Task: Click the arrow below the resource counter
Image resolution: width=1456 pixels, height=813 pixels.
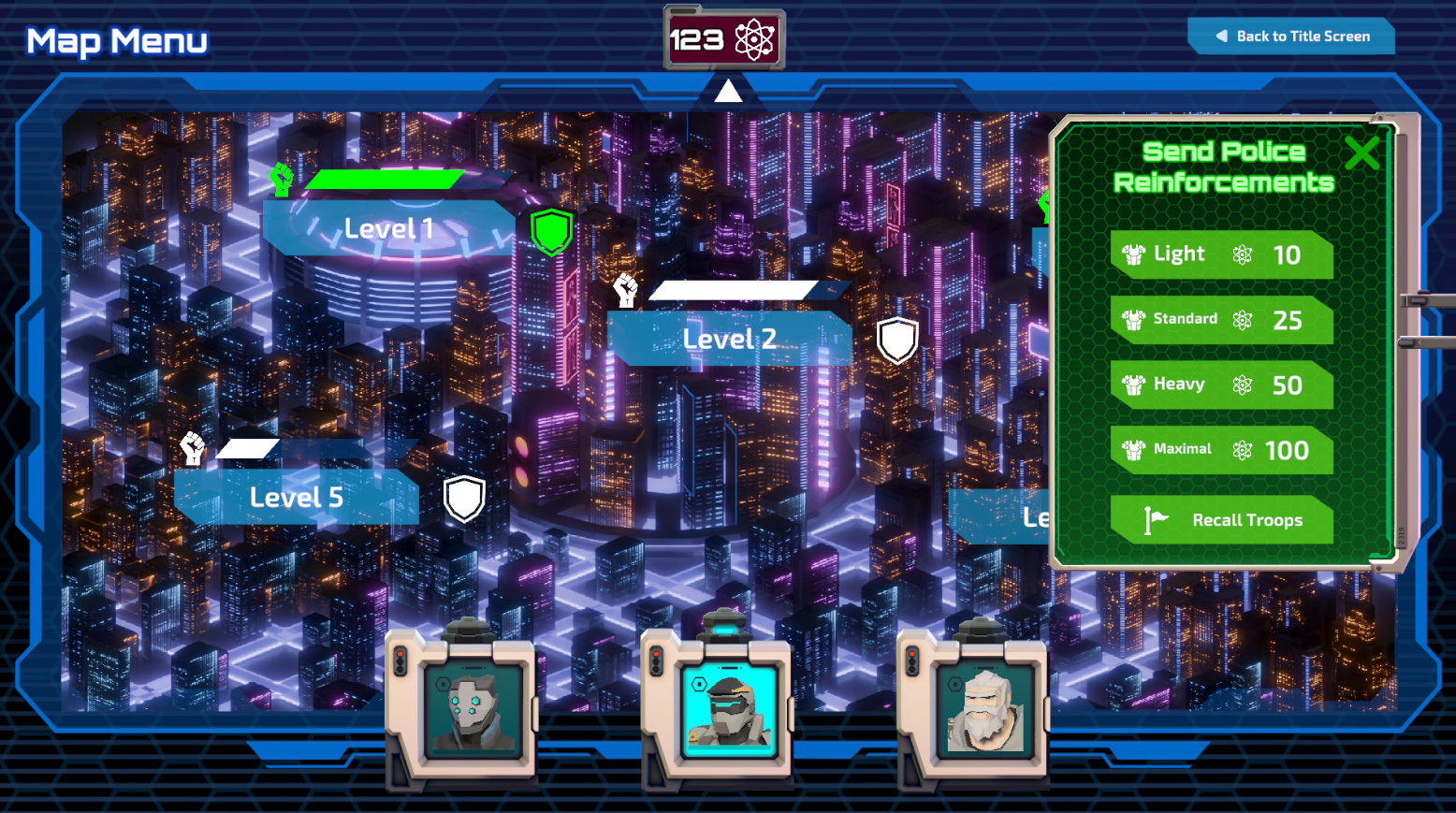Action: [x=727, y=90]
